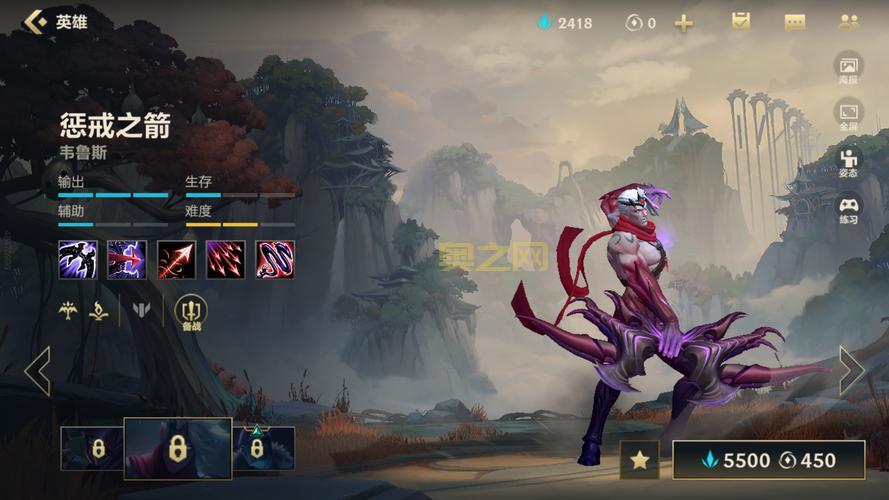Switch to 全屏 fullscreen view
889x500 pixels.
848,114
